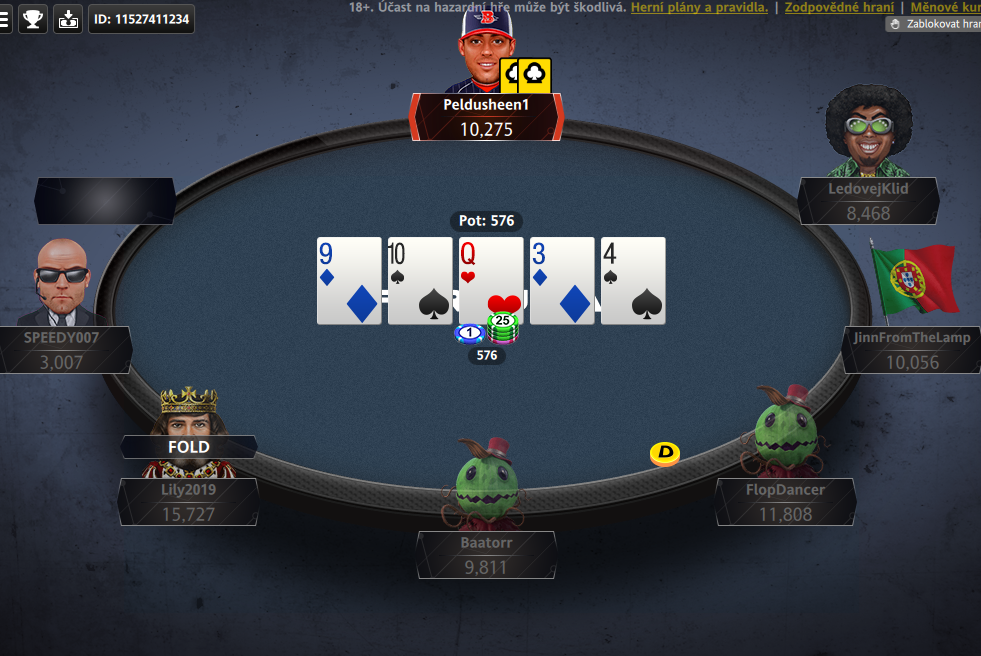Select FlopDancer's player panel

pos(785,502)
